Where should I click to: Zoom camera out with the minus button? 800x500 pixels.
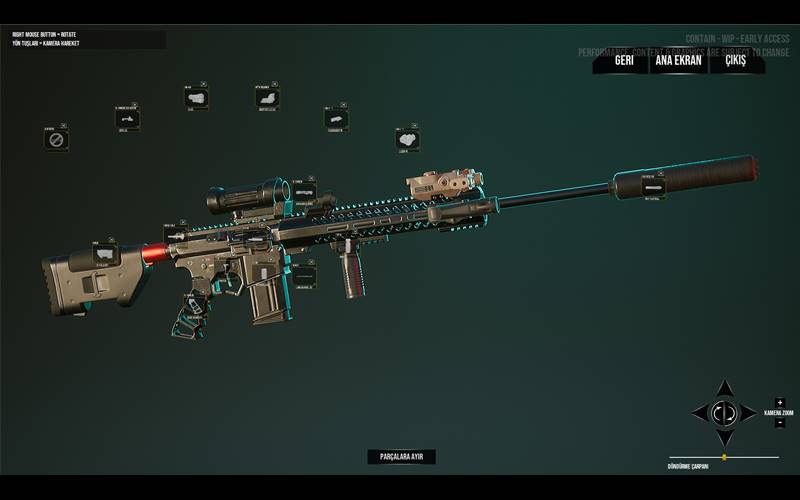780,422
